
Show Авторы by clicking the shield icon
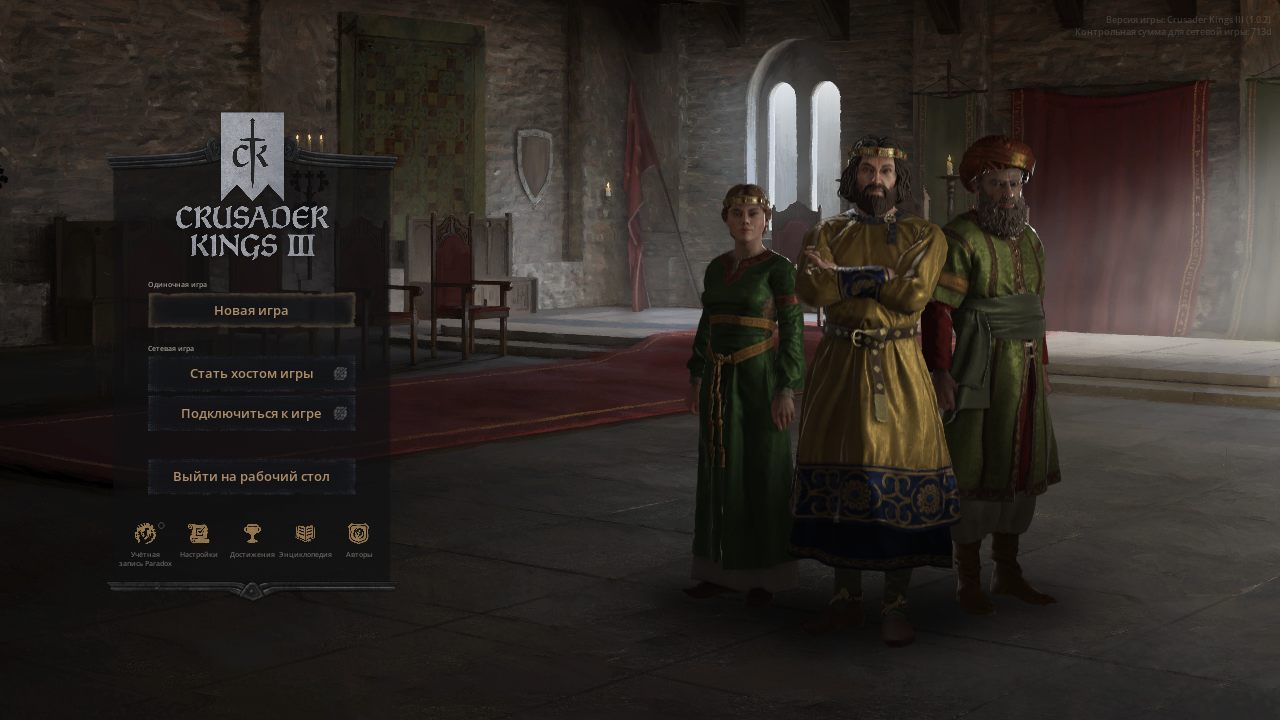(x=358, y=531)
